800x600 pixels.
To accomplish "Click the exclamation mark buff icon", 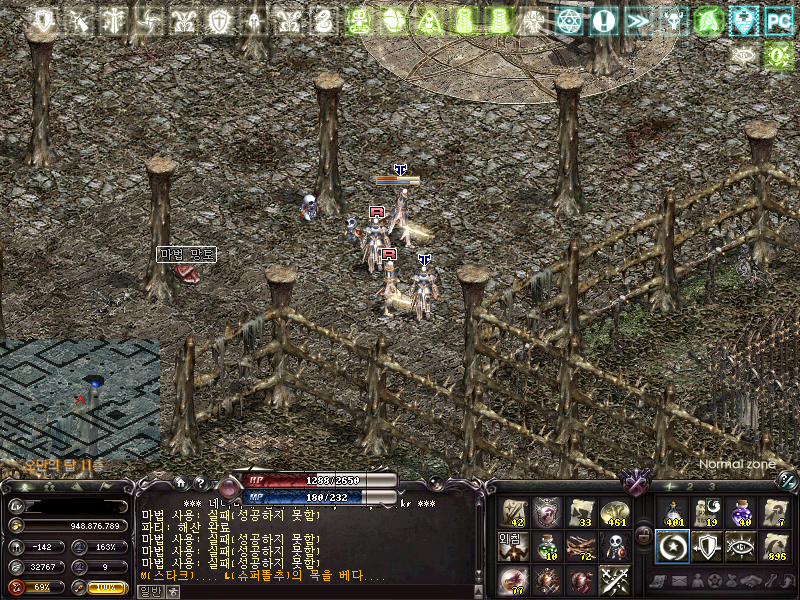I will pyautogui.click(x=603, y=20).
